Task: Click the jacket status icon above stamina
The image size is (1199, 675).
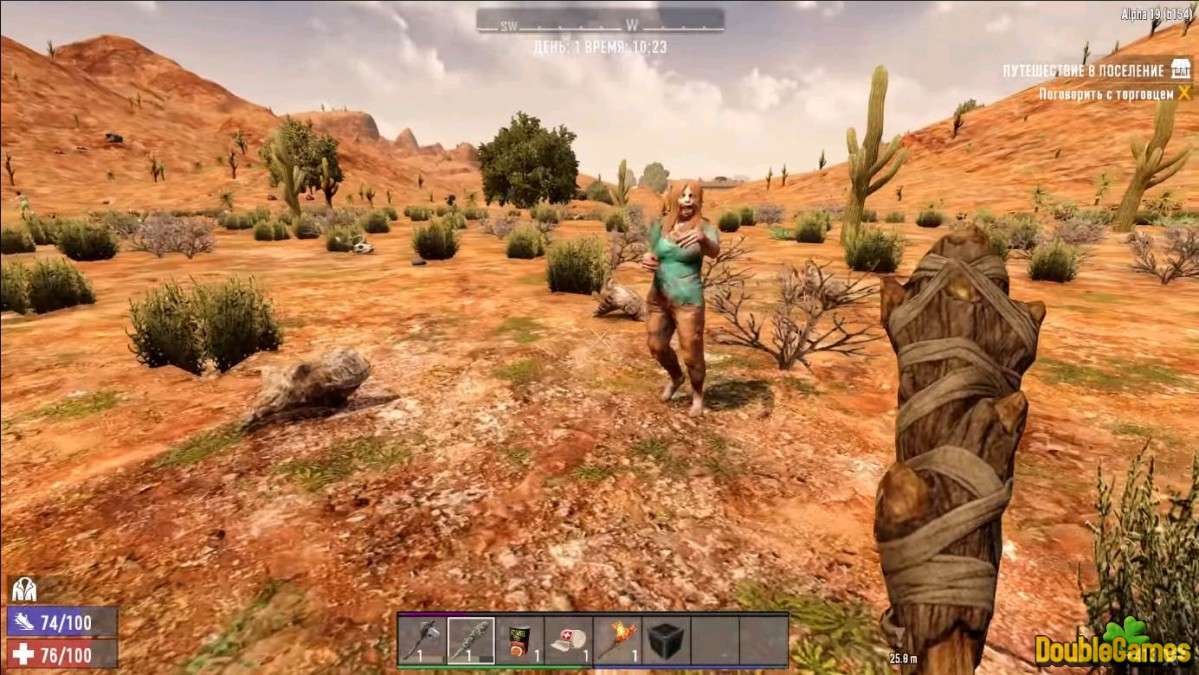Action: pos(22,590)
